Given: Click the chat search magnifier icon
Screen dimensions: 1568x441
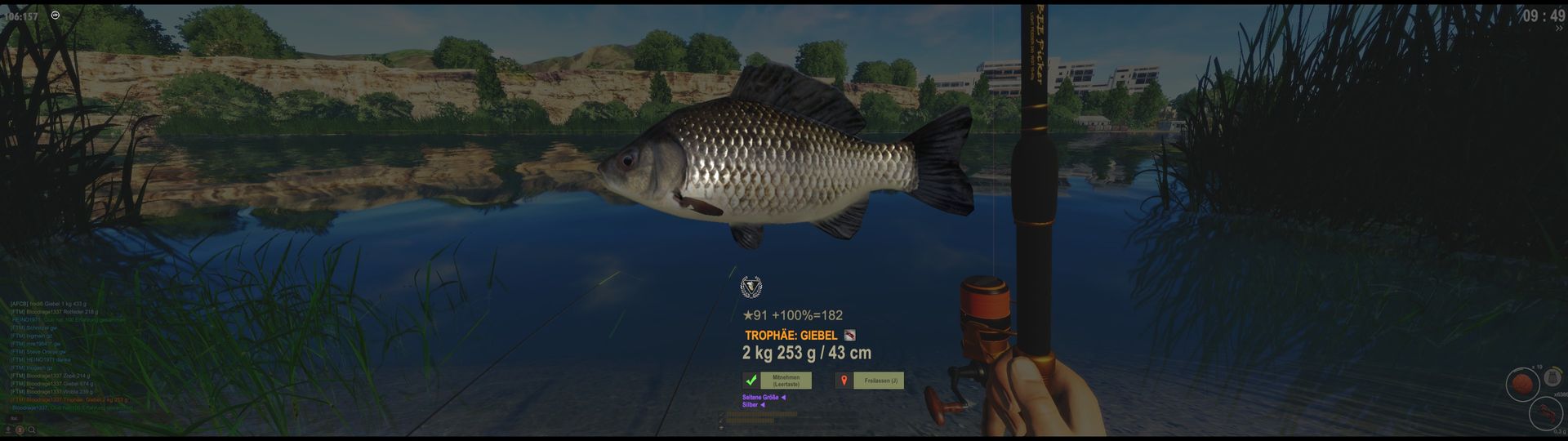Looking at the screenshot, I should coord(32,430).
